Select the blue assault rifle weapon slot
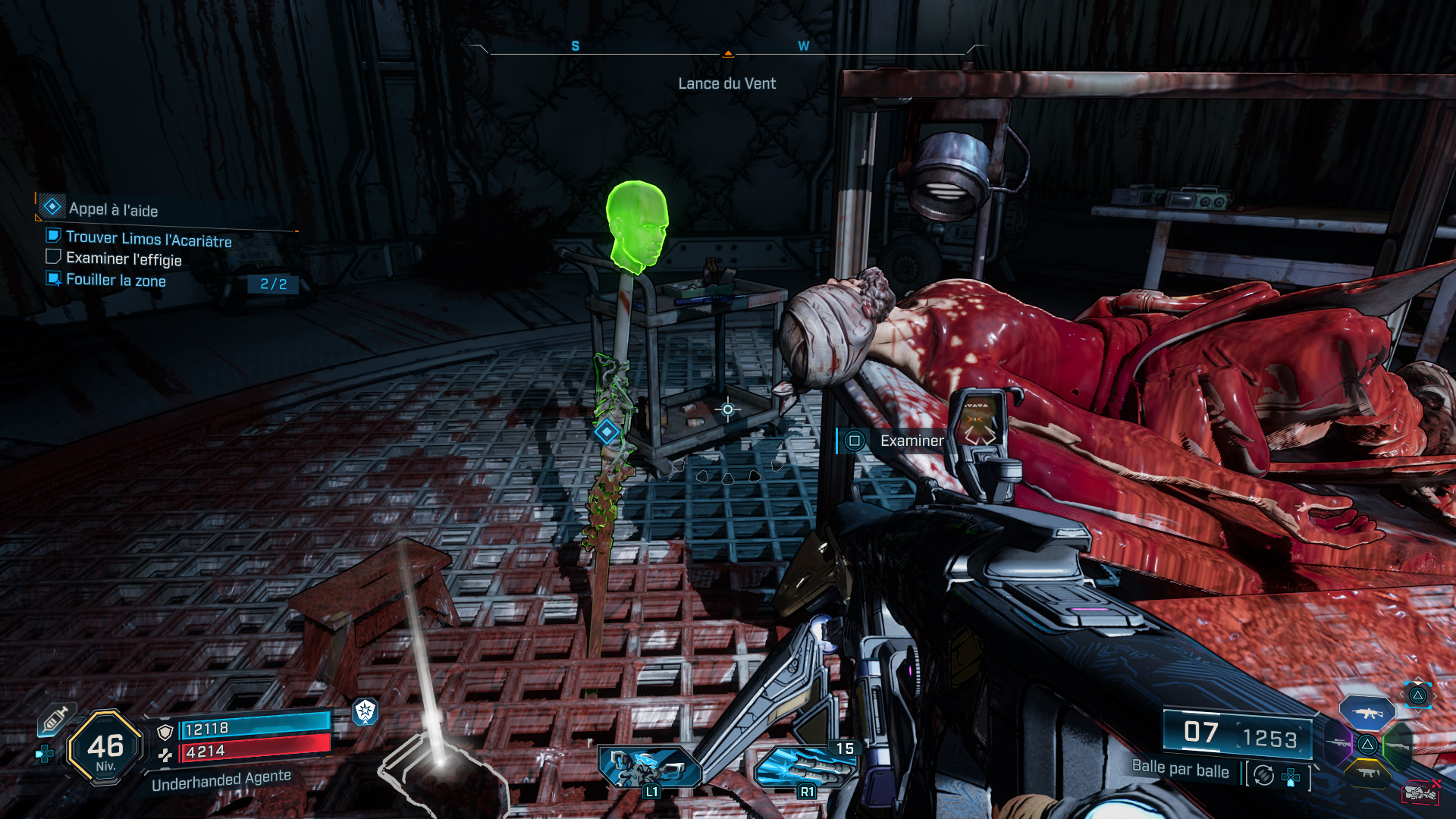Viewport: 1456px width, 819px height. [1367, 713]
